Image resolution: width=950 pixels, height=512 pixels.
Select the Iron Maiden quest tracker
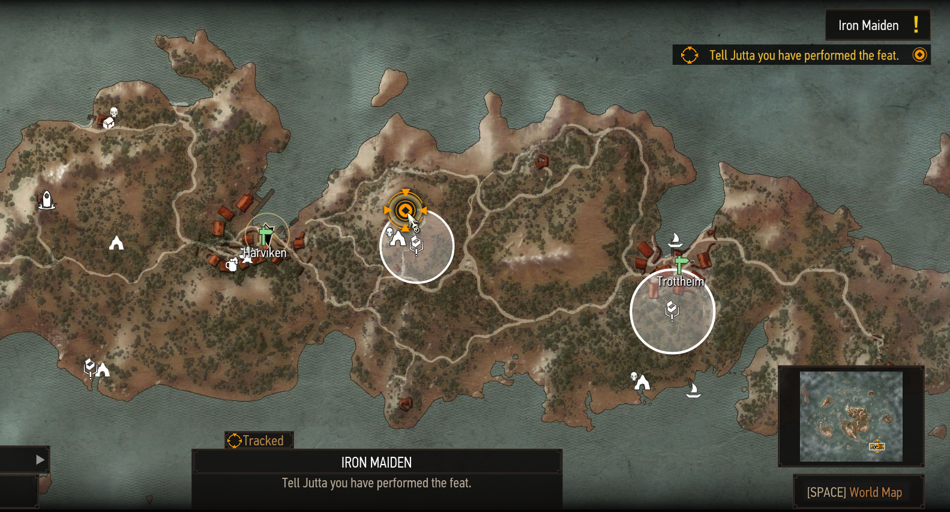877,25
